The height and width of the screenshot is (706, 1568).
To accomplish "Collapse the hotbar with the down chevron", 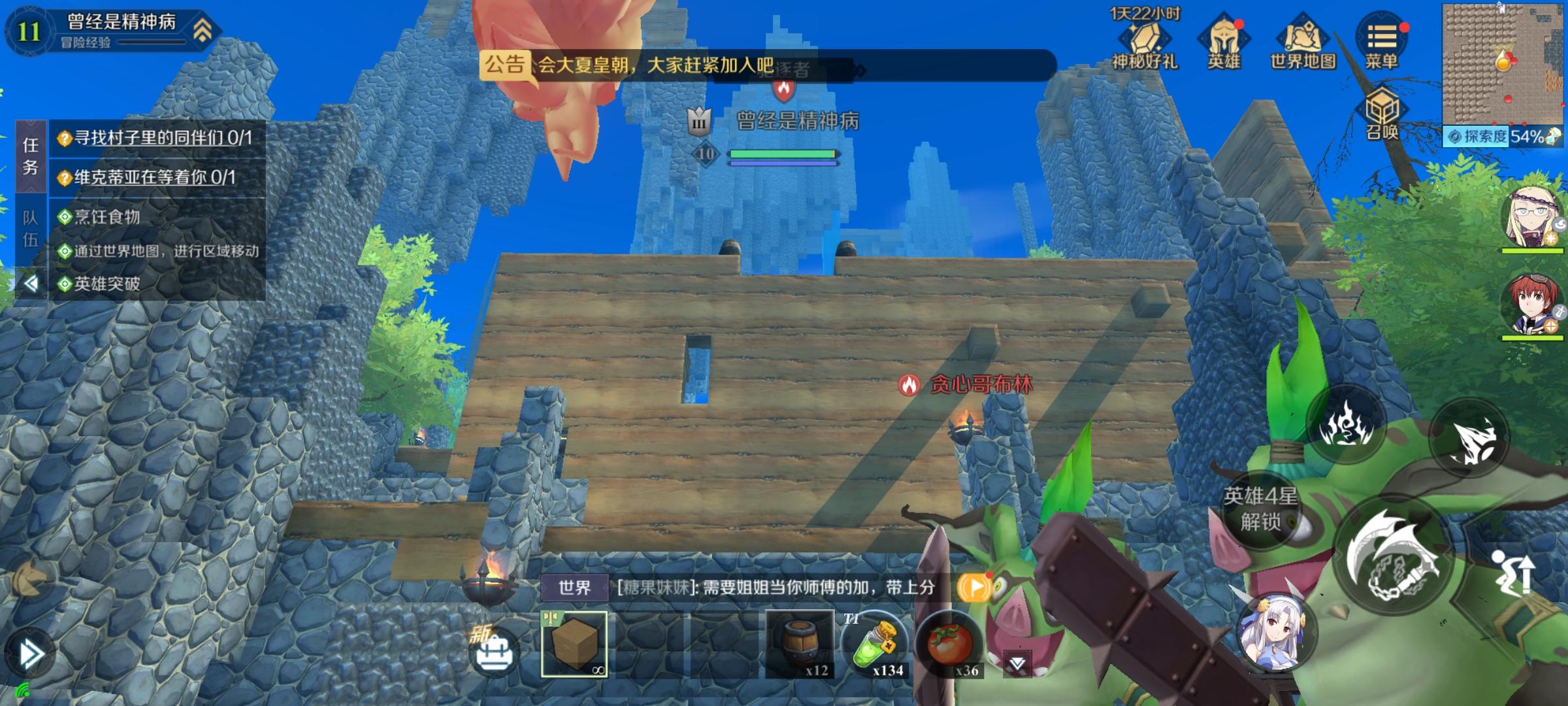I will 1017,662.
